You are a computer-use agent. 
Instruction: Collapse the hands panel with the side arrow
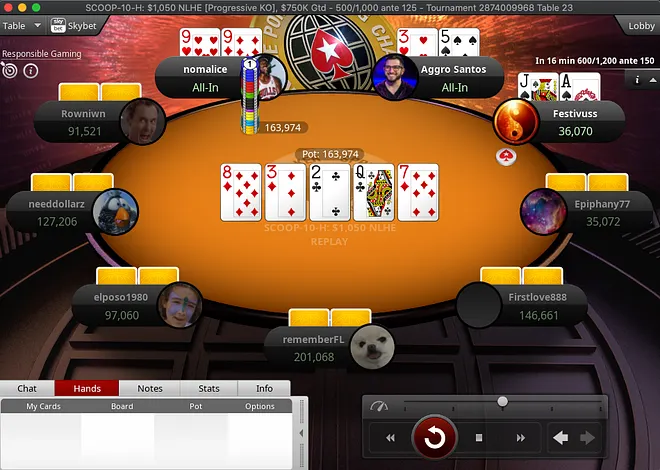pyautogui.click(x=302, y=433)
